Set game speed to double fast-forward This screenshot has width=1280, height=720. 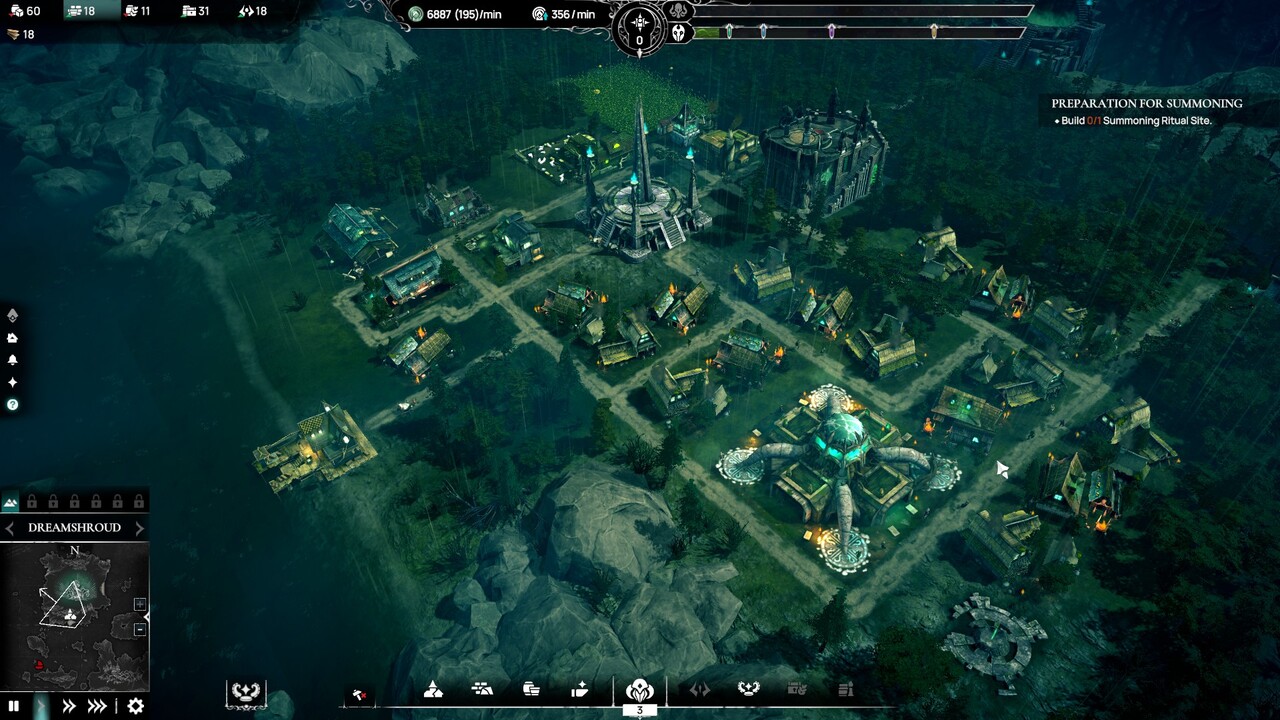69,706
